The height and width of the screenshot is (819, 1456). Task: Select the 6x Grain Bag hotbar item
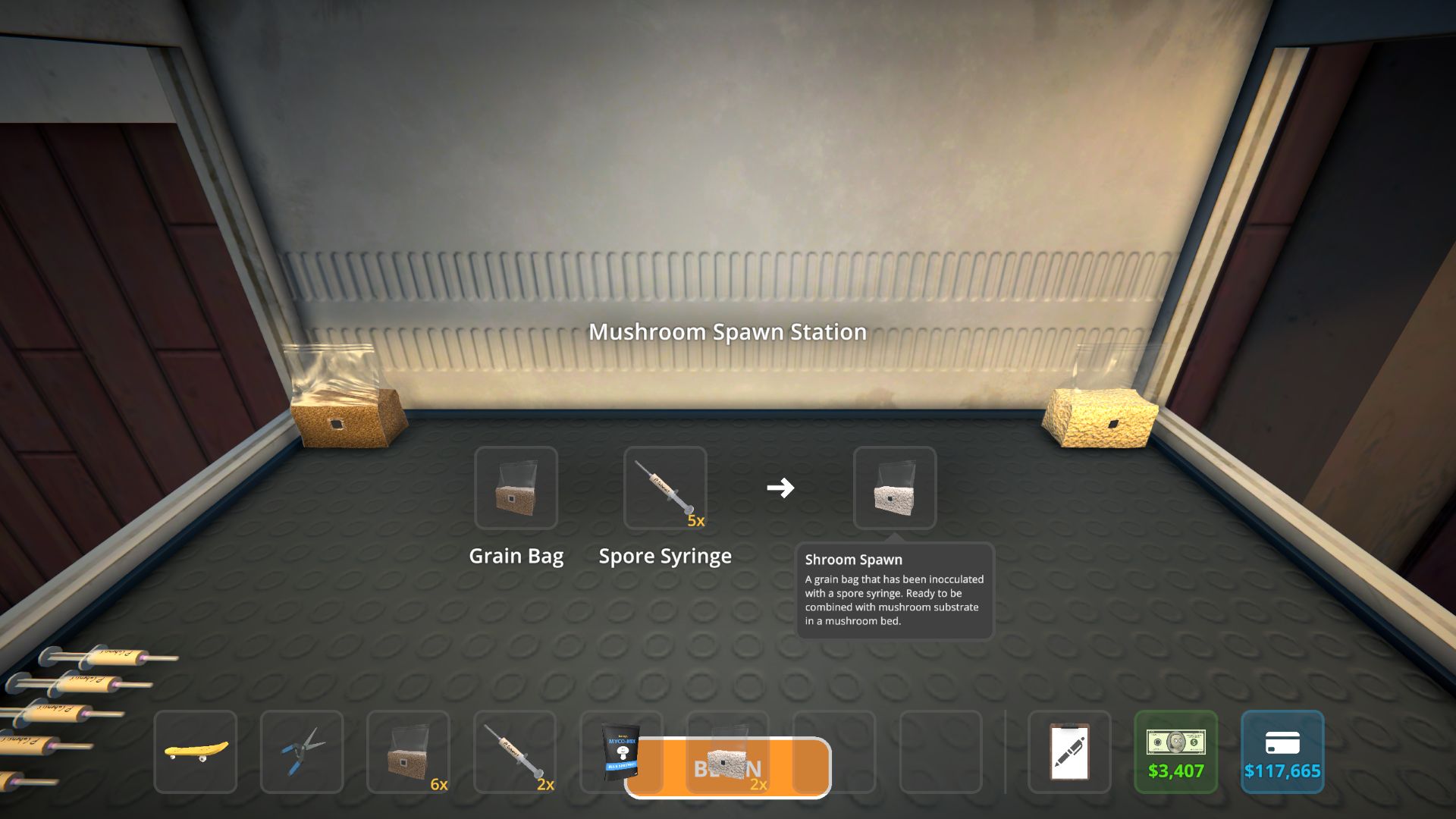pyautogui.click(x=409, y=752)
